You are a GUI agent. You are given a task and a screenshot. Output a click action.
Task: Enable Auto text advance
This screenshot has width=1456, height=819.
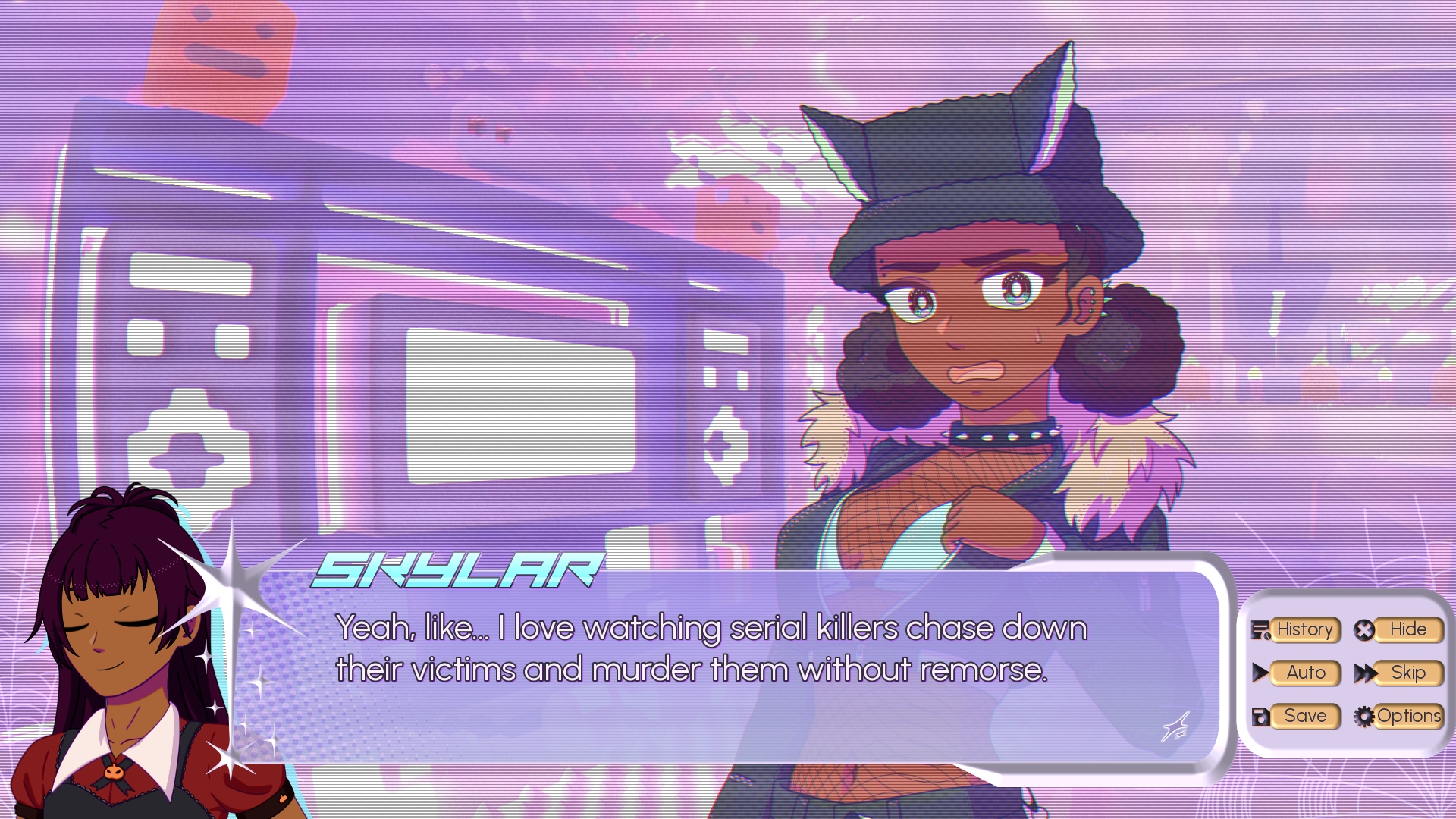(1305, 673)
